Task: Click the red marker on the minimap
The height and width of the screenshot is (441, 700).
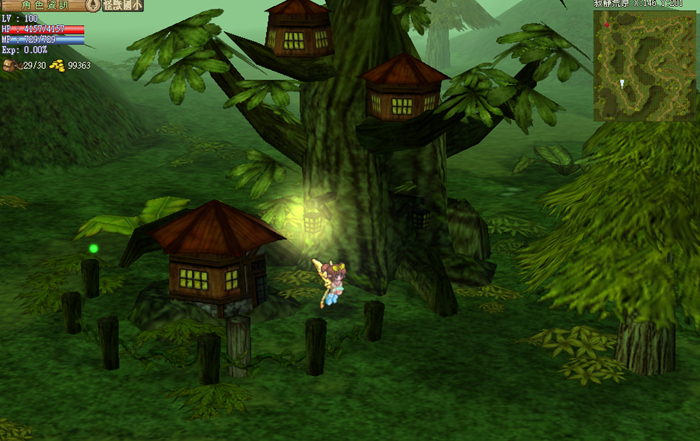Action: (x=605, y=23)
